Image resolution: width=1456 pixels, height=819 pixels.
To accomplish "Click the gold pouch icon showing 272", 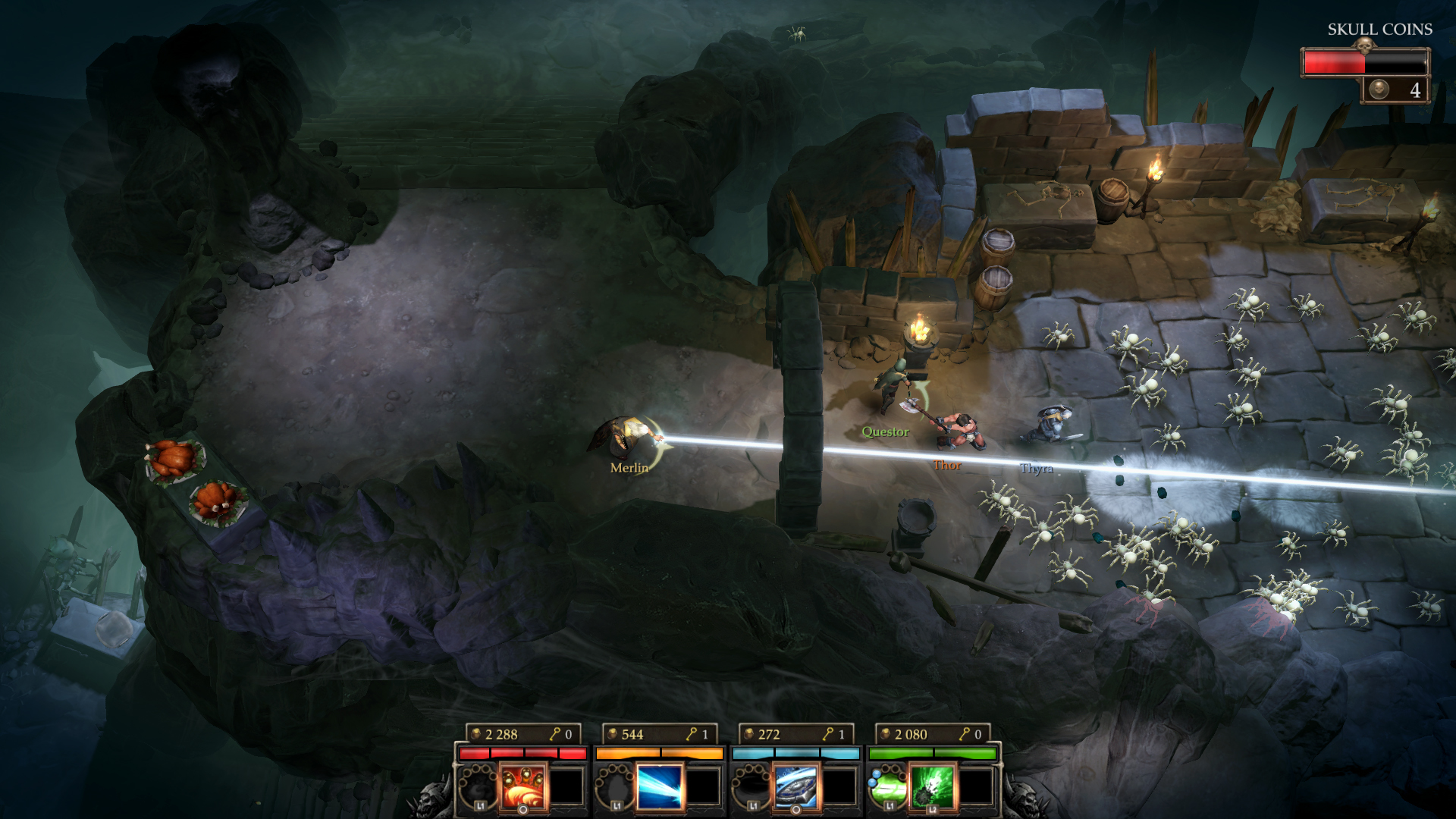I will [749, 733].
